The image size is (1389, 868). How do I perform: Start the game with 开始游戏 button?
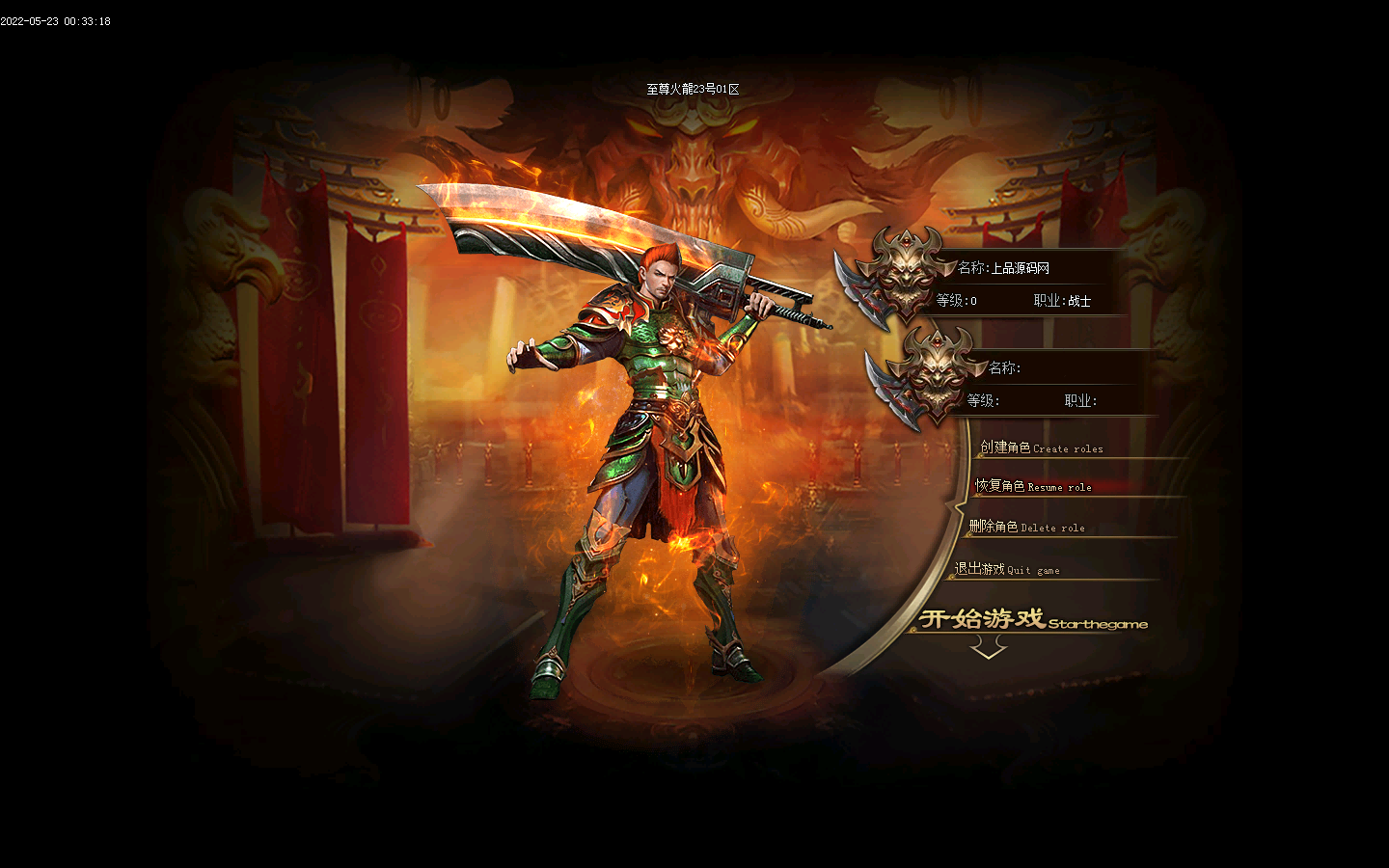pyautogui.click(x=1030, y=620)
